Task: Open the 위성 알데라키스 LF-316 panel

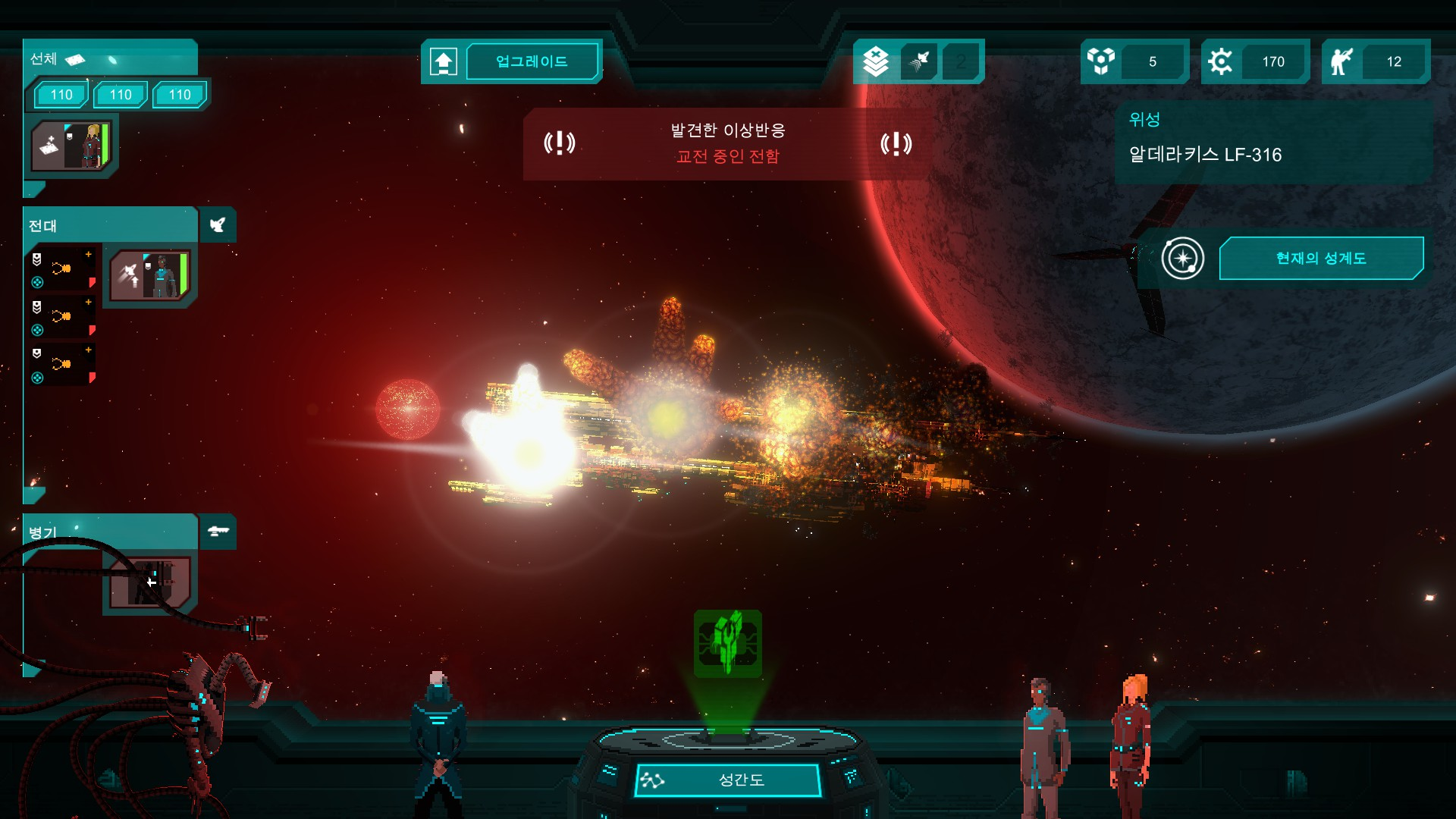Action: pos(1272,142)
